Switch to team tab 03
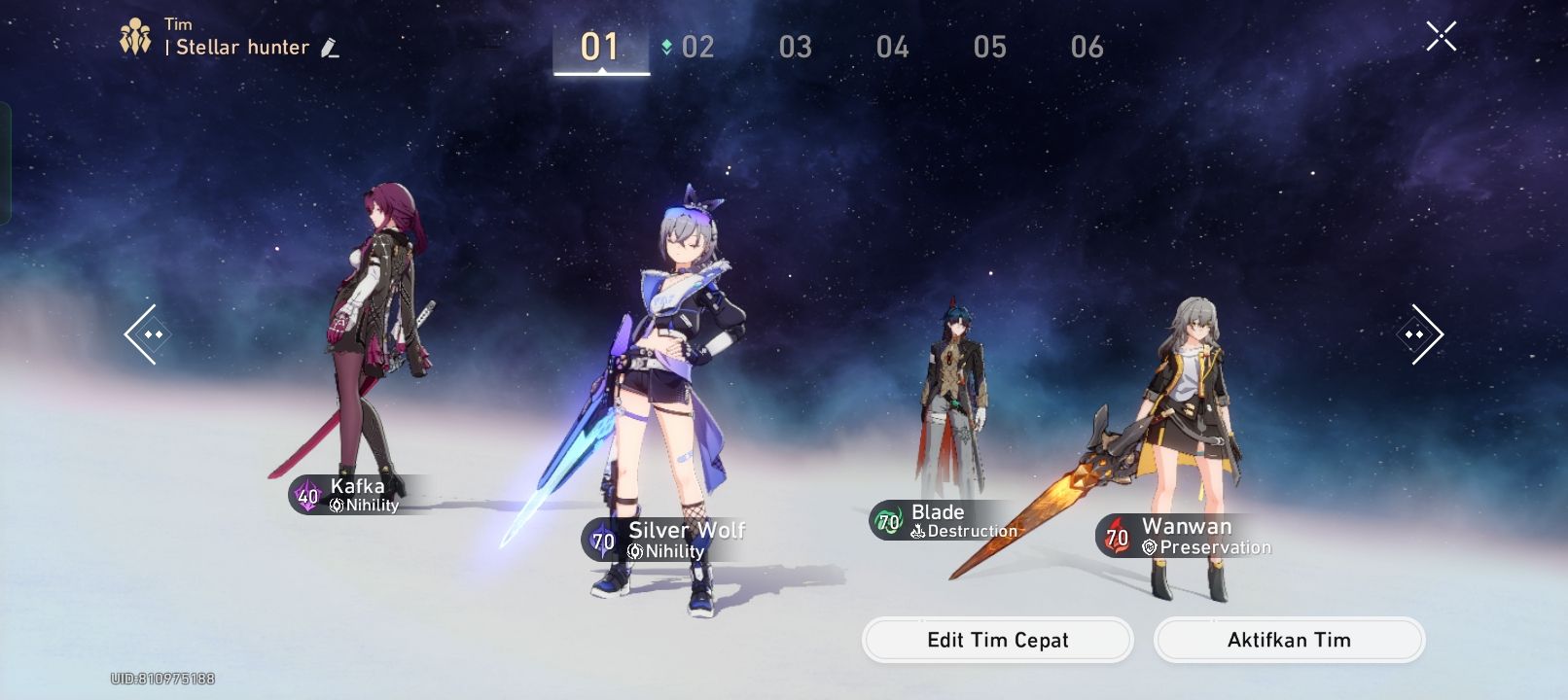Image resolution: width=1568 pixels, height=700 pixels. click(x=795, y=47)
